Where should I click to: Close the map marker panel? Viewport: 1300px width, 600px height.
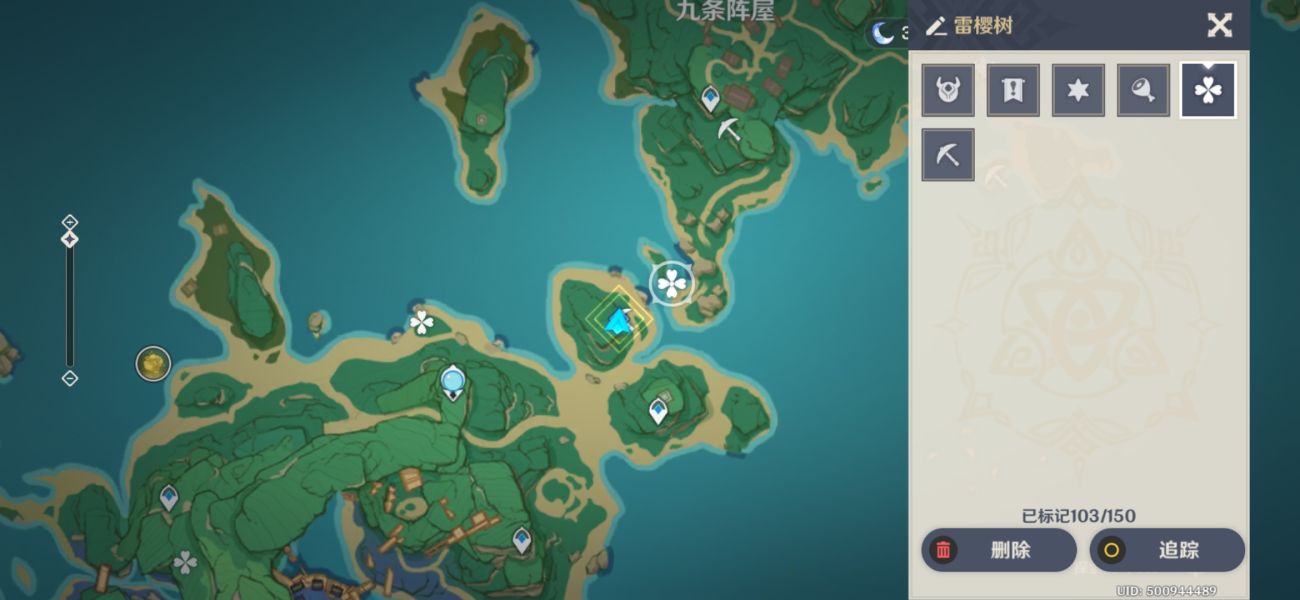(1219, 25)
